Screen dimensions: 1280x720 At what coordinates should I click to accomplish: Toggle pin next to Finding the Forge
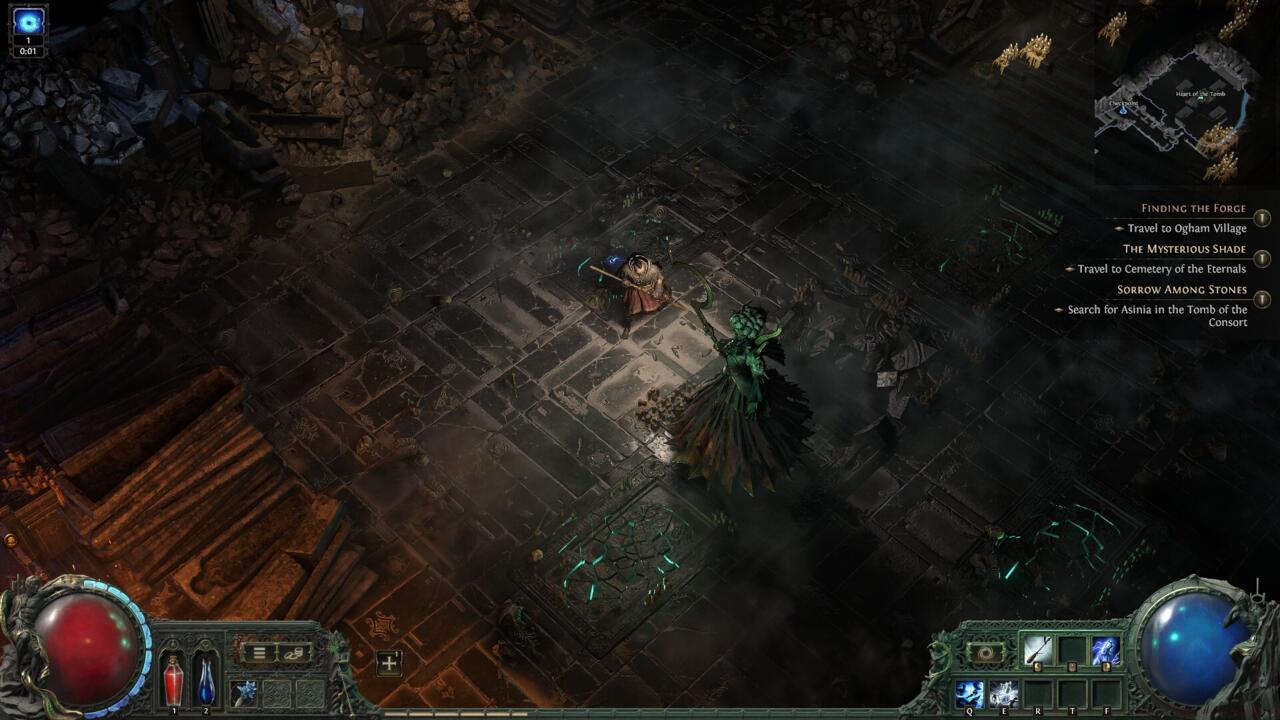point(1262,218)
